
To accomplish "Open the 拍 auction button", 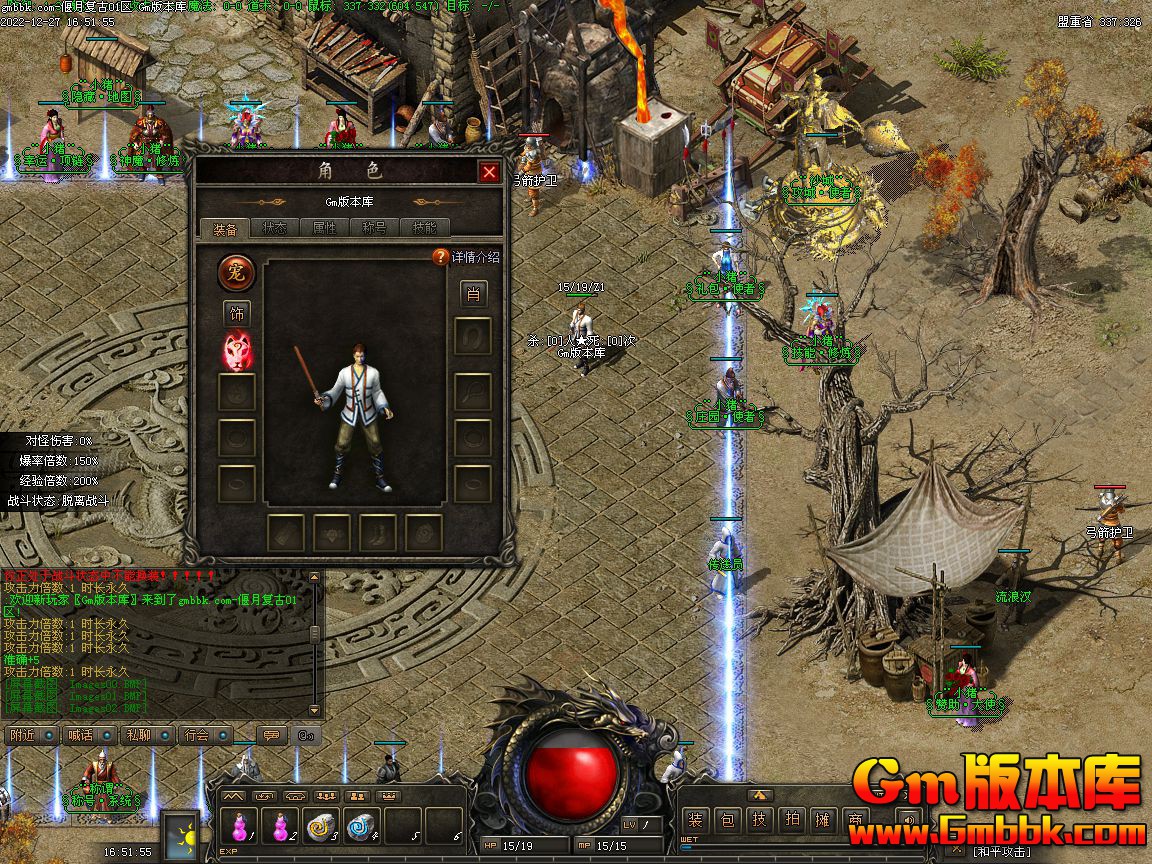I will [791, 820].
